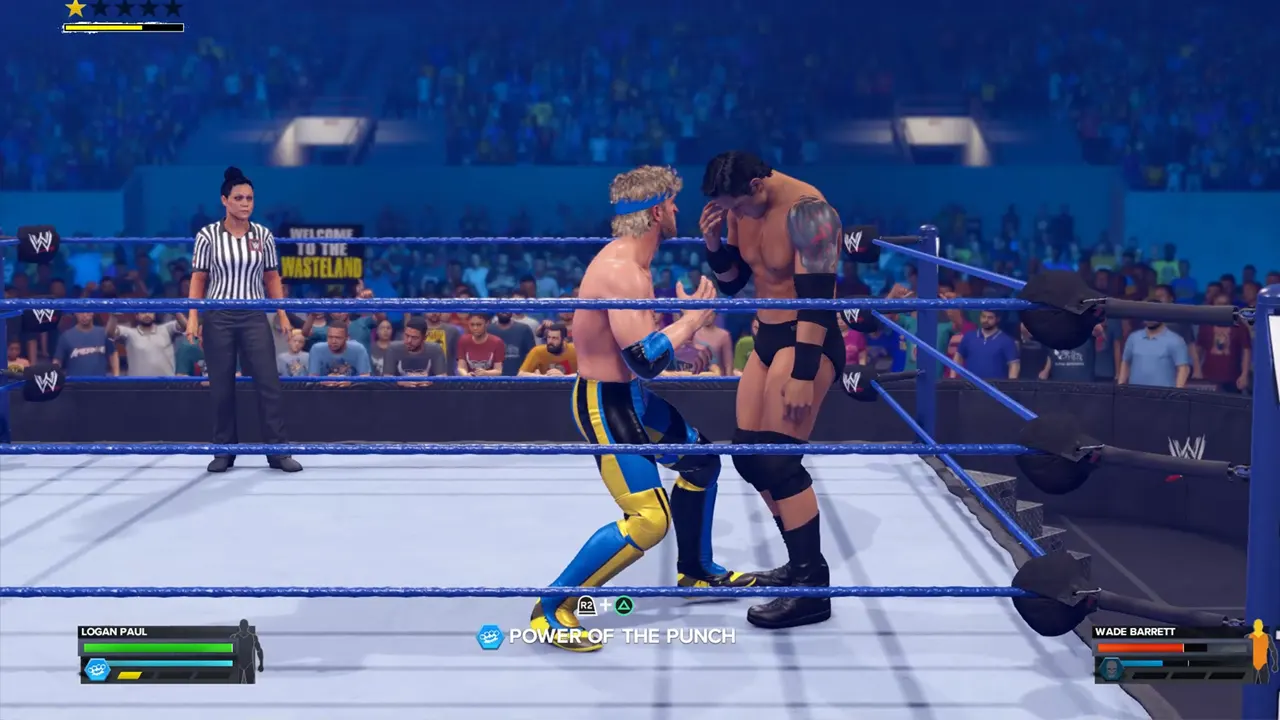Click the skull payback icon on Wade Barrett's HUD
Screen dimensions: 1280x720
1110,667
